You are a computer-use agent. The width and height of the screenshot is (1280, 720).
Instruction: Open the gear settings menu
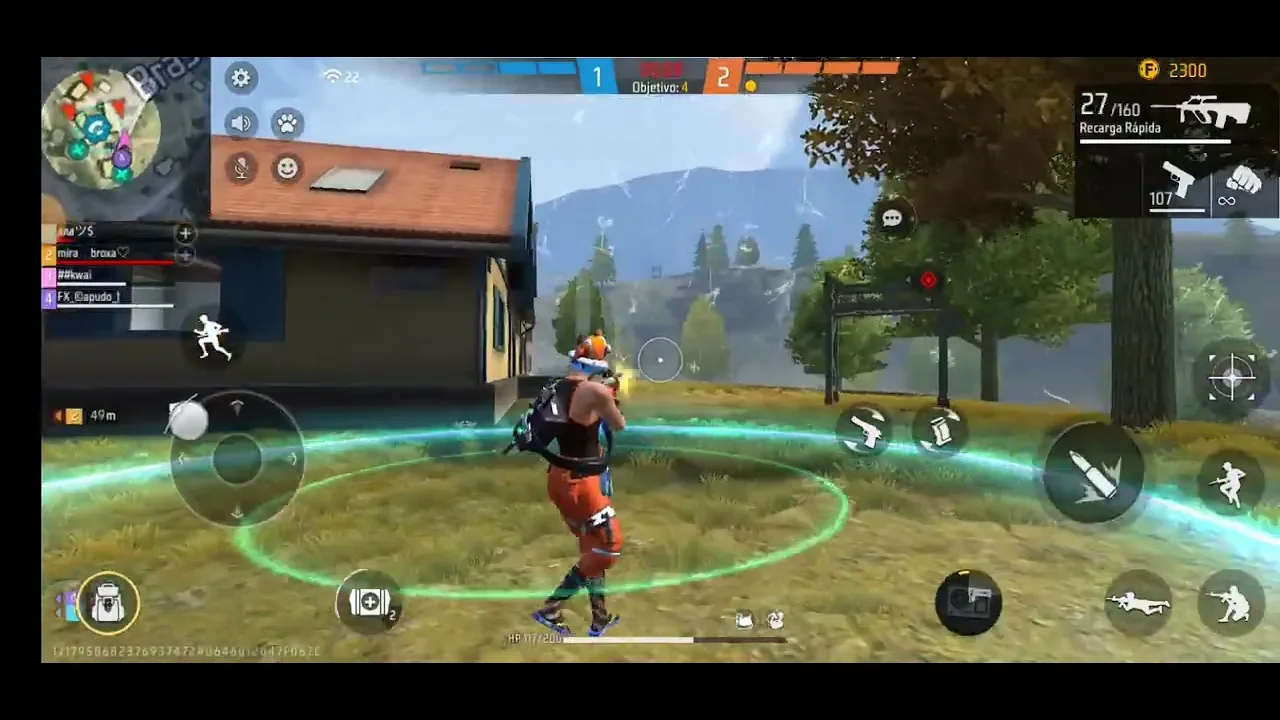tap(241, 78)
